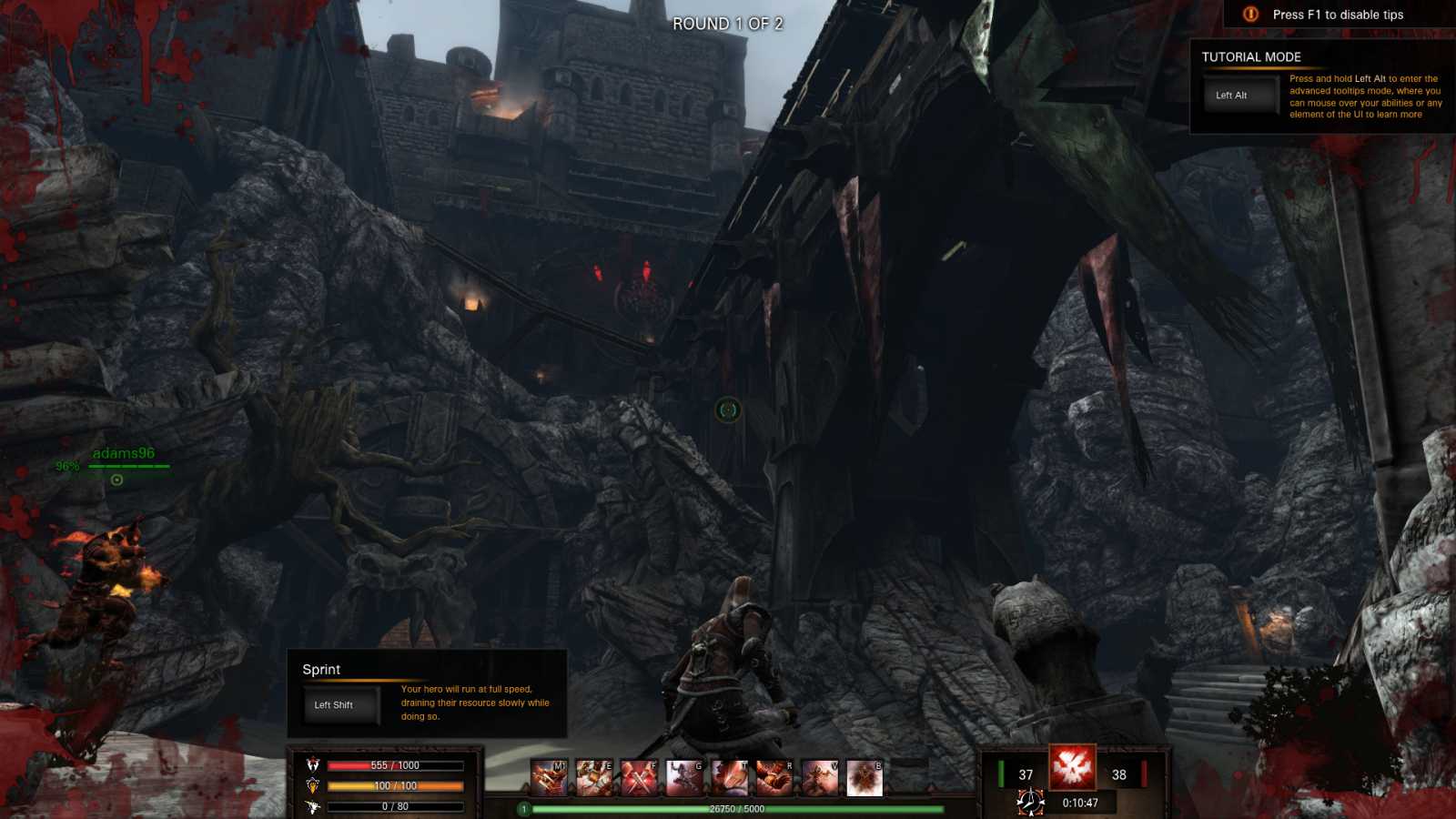
Task: Trigger the crossed-blades ability marked F
Action: point(639,778)
